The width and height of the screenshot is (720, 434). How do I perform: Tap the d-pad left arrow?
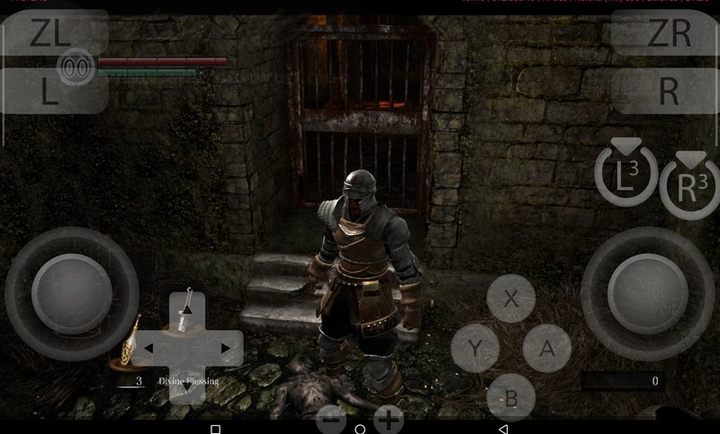coord(150,348)
